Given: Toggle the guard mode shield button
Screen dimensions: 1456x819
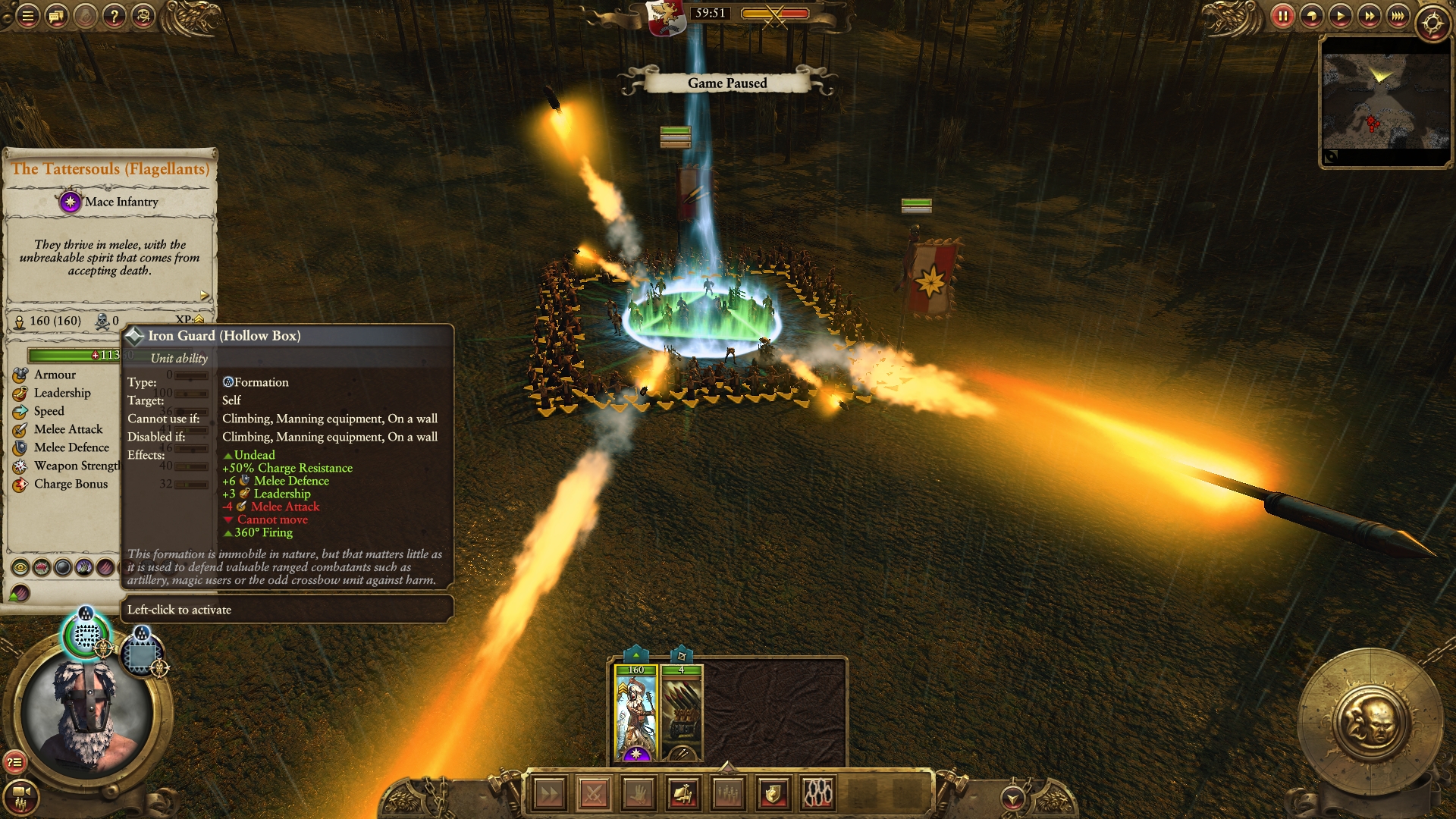Looking at the screenshot, I should [773, 794].
